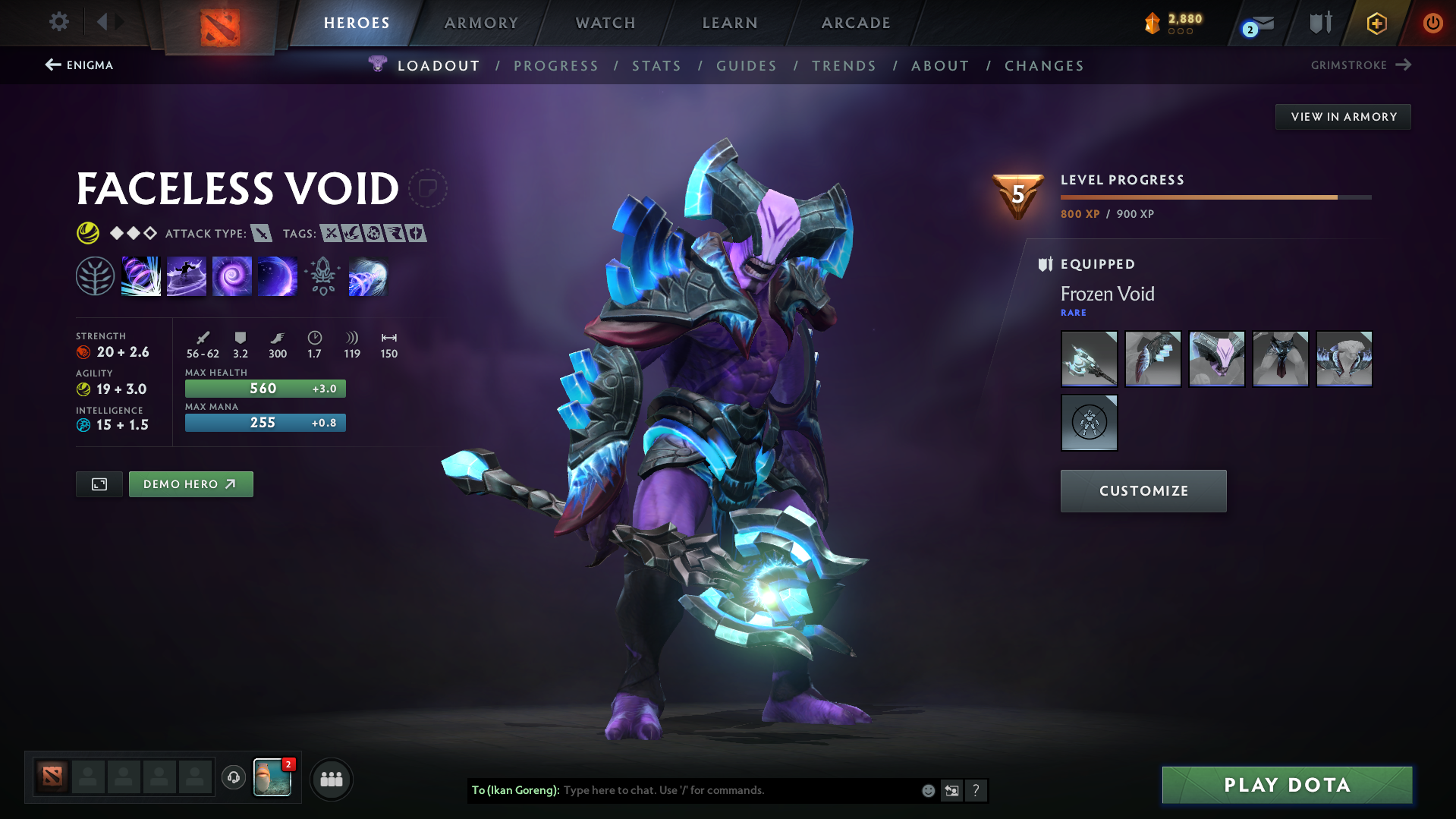Click VIEW IN ARMORY
The height and width of the screenshot is (819, 1456).
click(1343, 116)
